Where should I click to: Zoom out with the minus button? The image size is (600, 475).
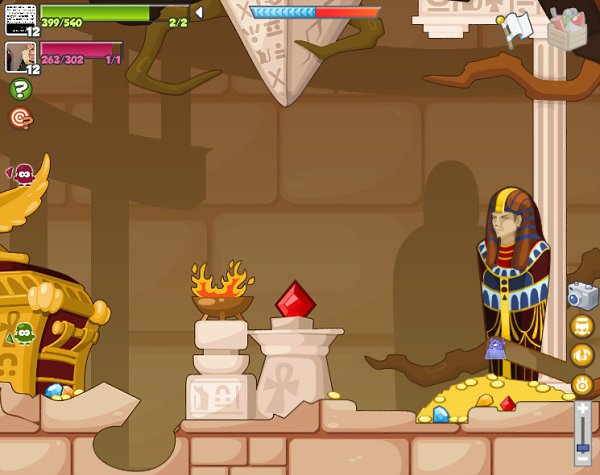point(583,463)
